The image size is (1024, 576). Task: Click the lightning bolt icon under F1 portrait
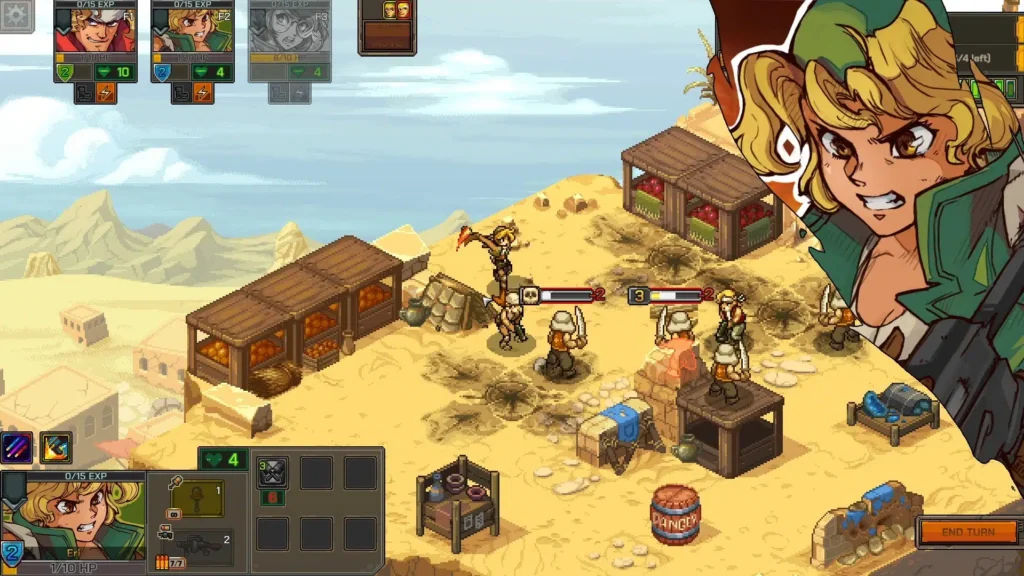pyautogui.click(x=106, y=93)
